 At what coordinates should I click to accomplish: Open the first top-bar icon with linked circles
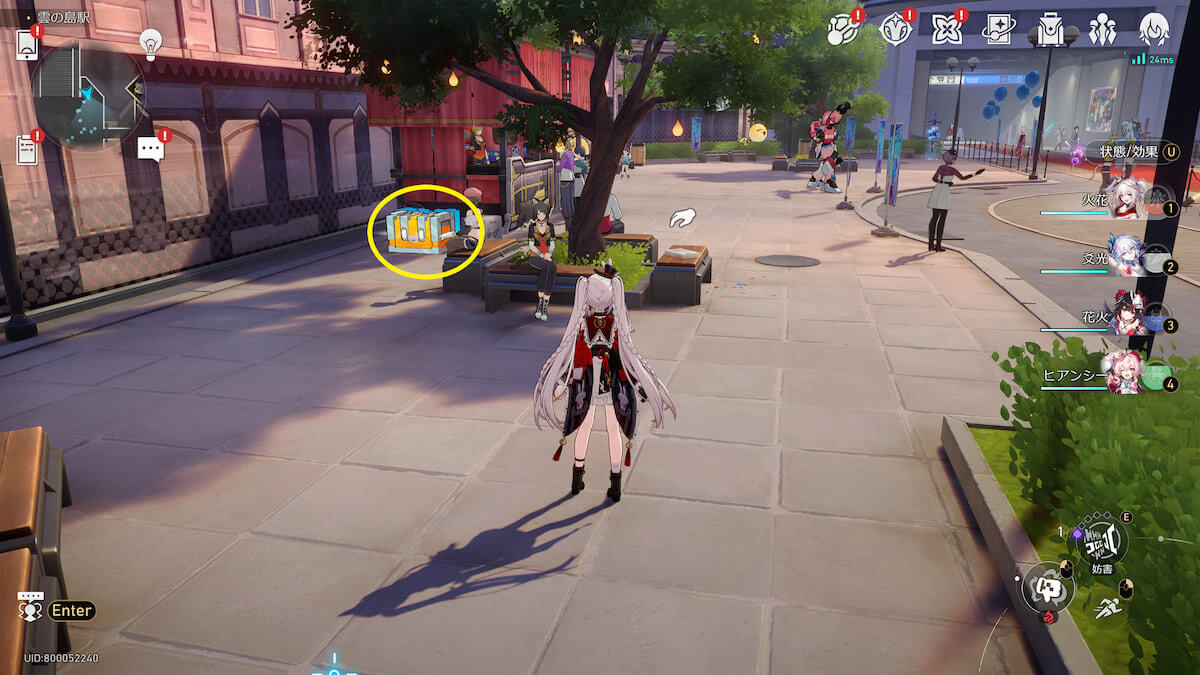click(x=842, y=30)
